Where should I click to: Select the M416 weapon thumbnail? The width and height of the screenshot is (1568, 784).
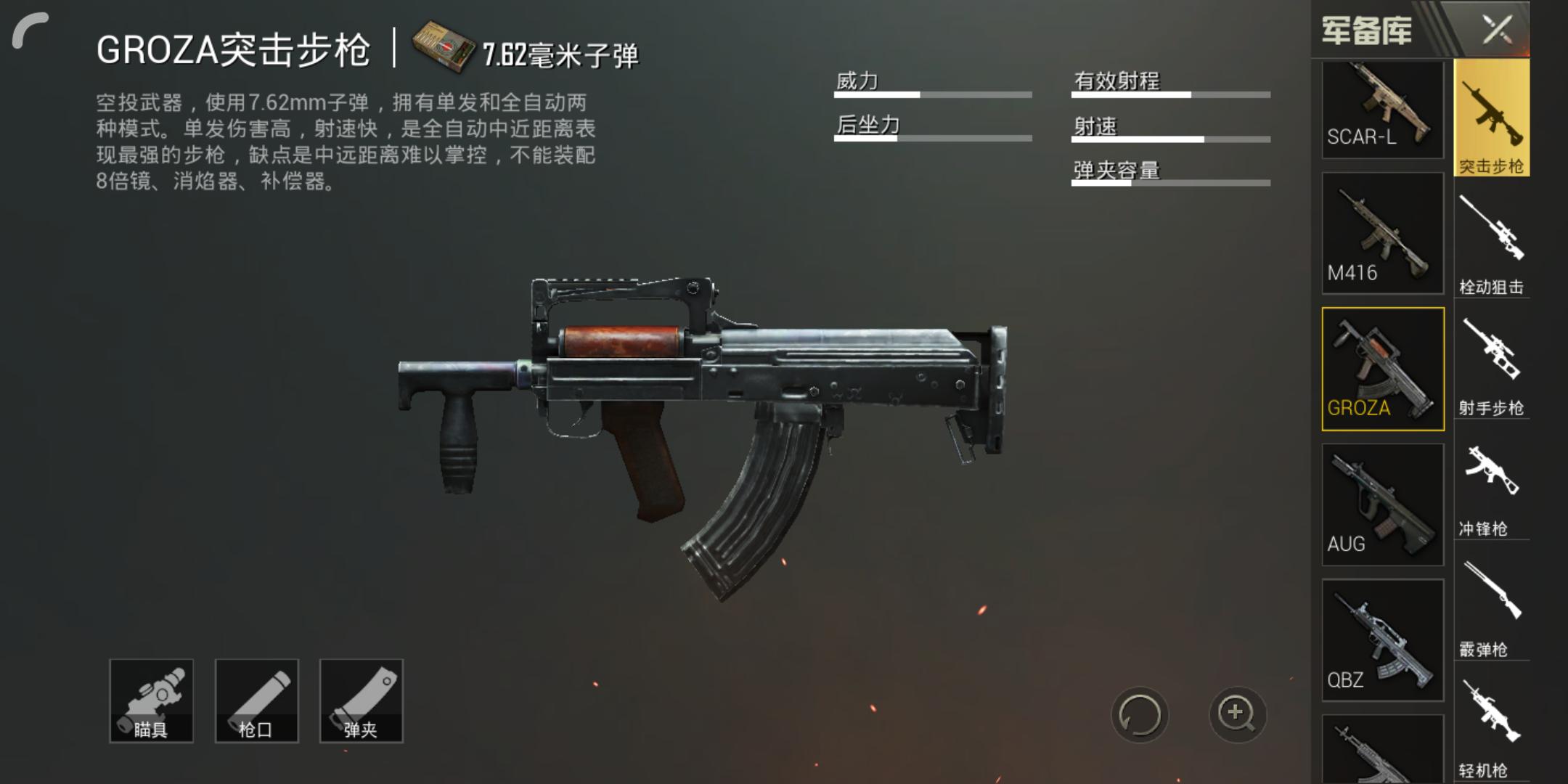(1381, 232)
